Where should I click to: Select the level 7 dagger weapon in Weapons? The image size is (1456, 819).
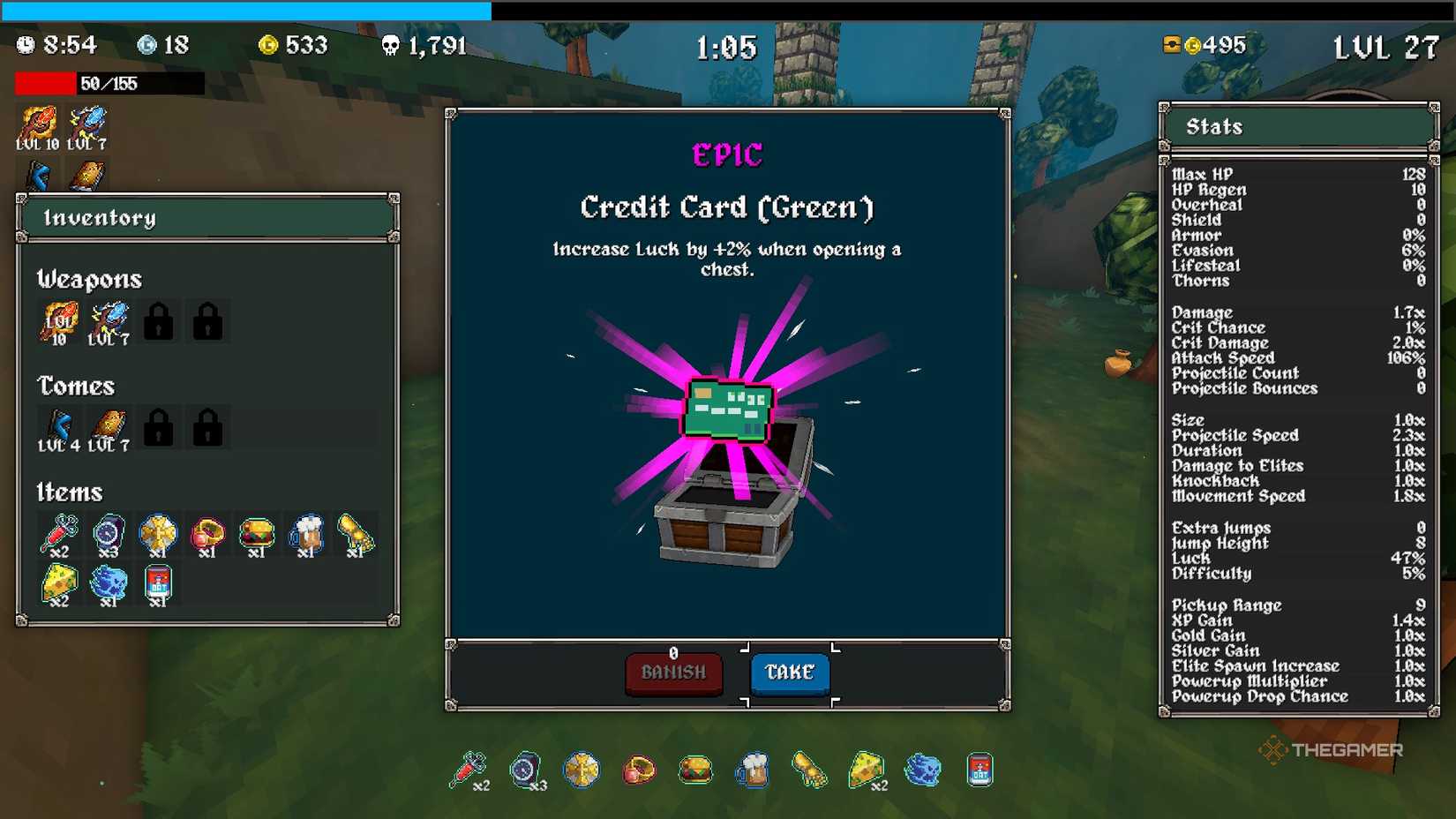click(x=108, y=320)
